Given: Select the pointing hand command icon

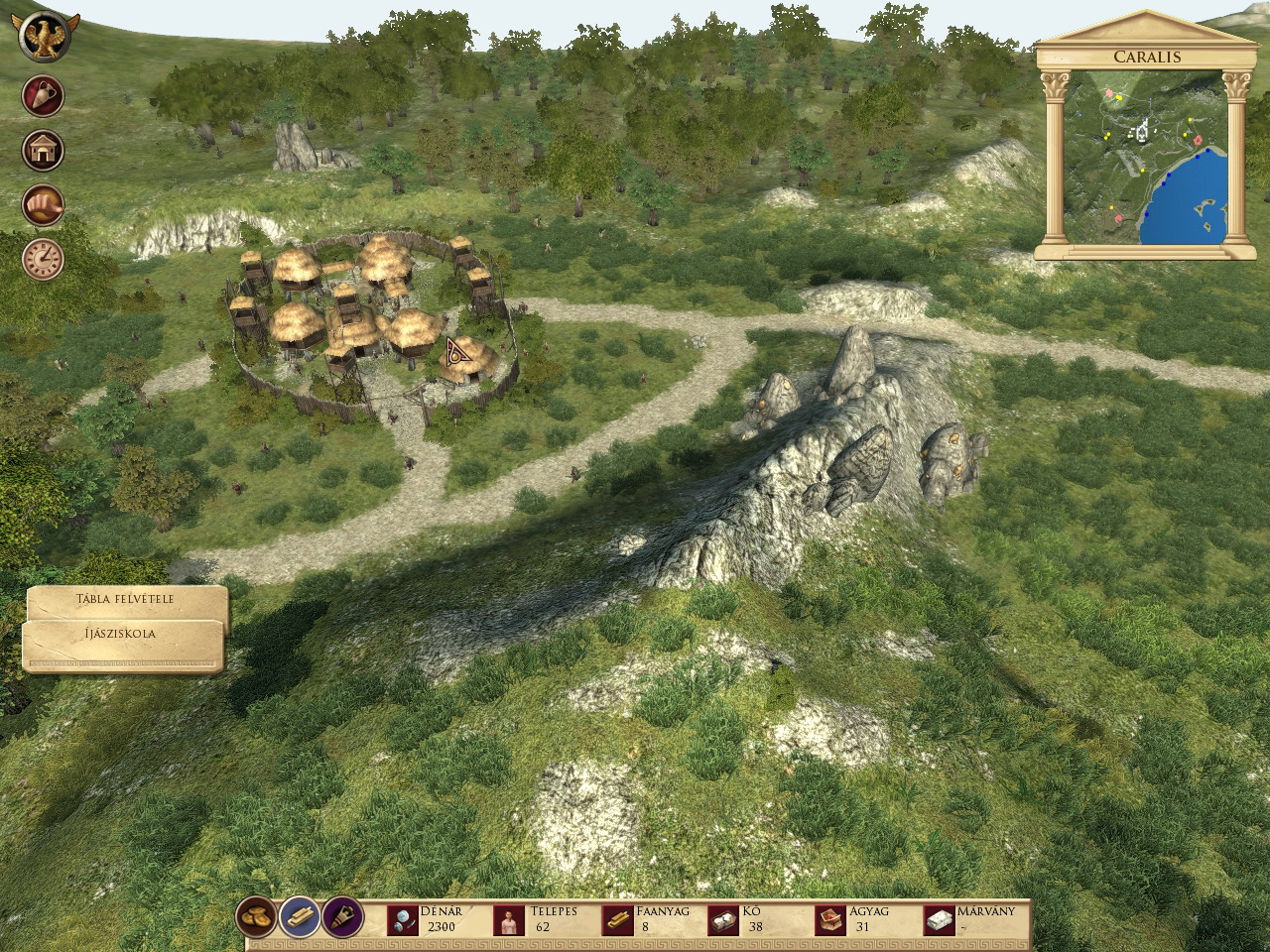Looking at the screenshot, I should coord(43,205).
